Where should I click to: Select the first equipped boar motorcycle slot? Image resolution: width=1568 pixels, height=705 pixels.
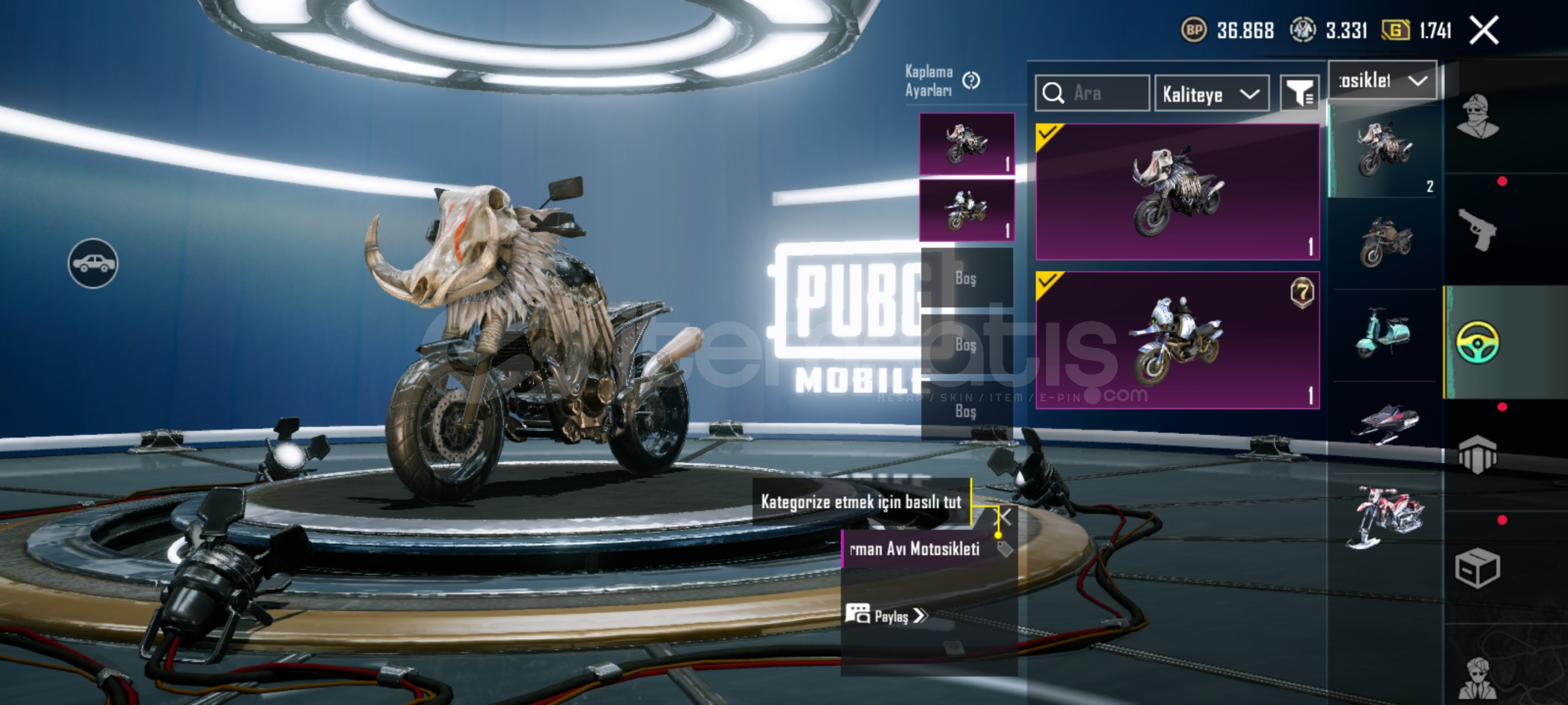tap(967, 144)
